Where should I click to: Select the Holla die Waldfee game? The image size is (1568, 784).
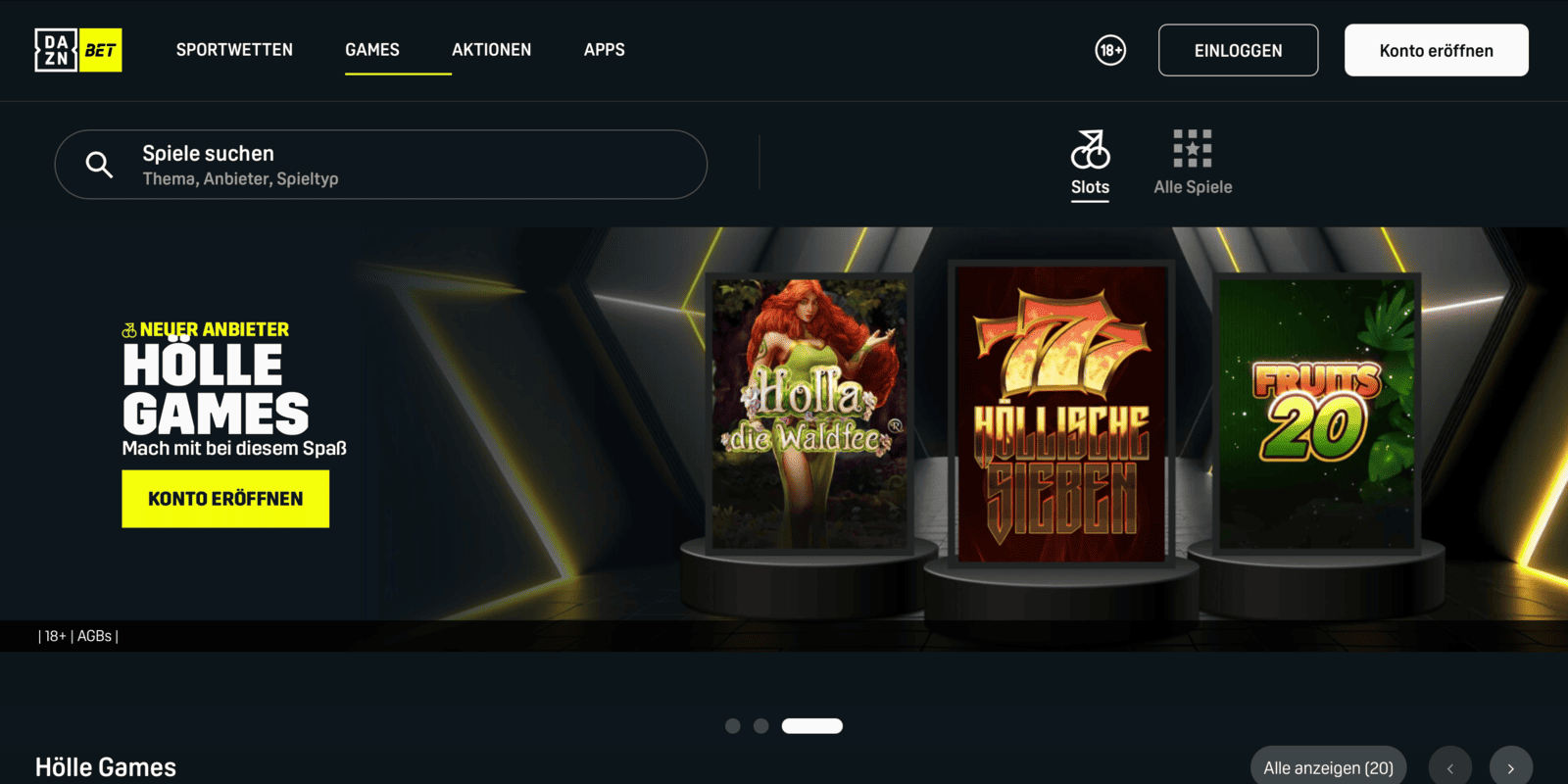[809, 412]
